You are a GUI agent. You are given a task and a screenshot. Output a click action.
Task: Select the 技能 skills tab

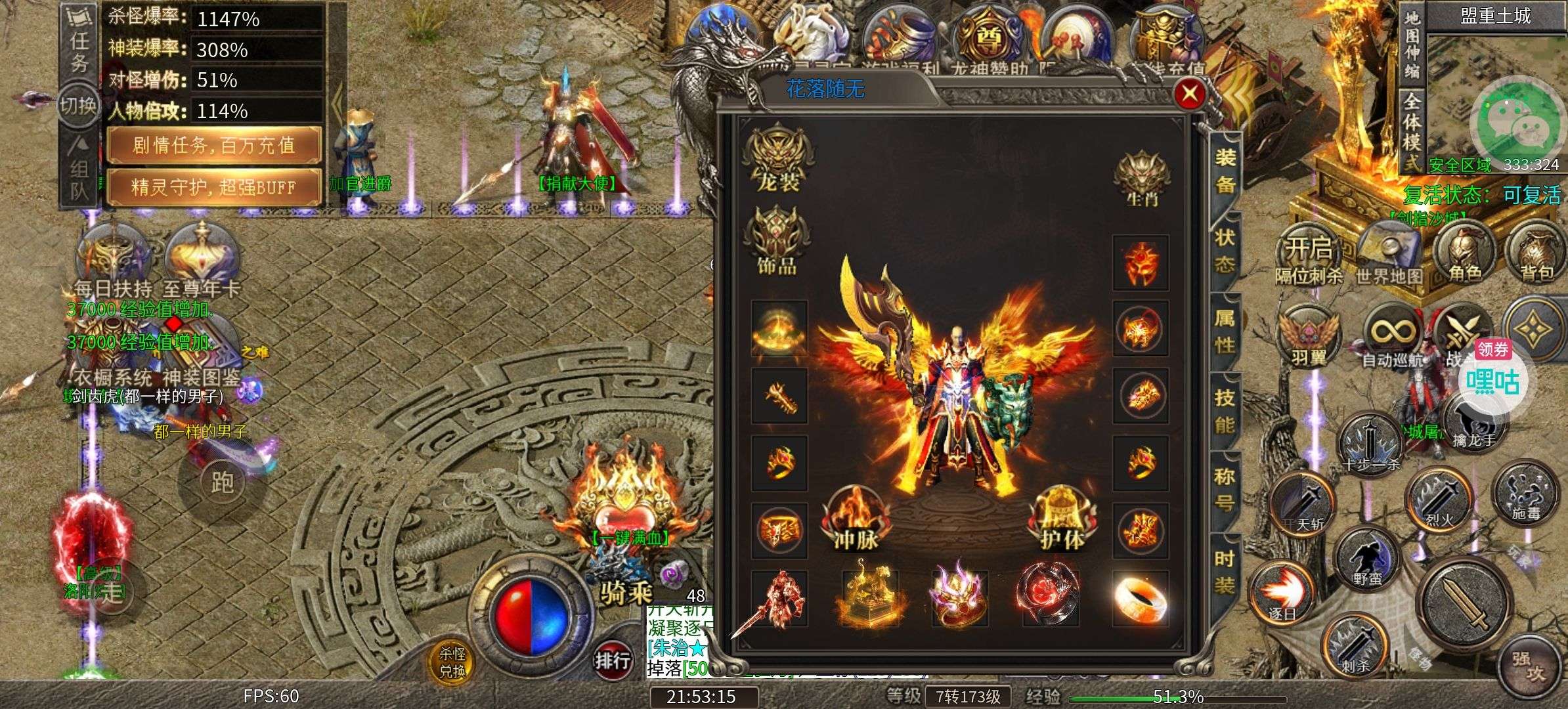pos(1225,411)
